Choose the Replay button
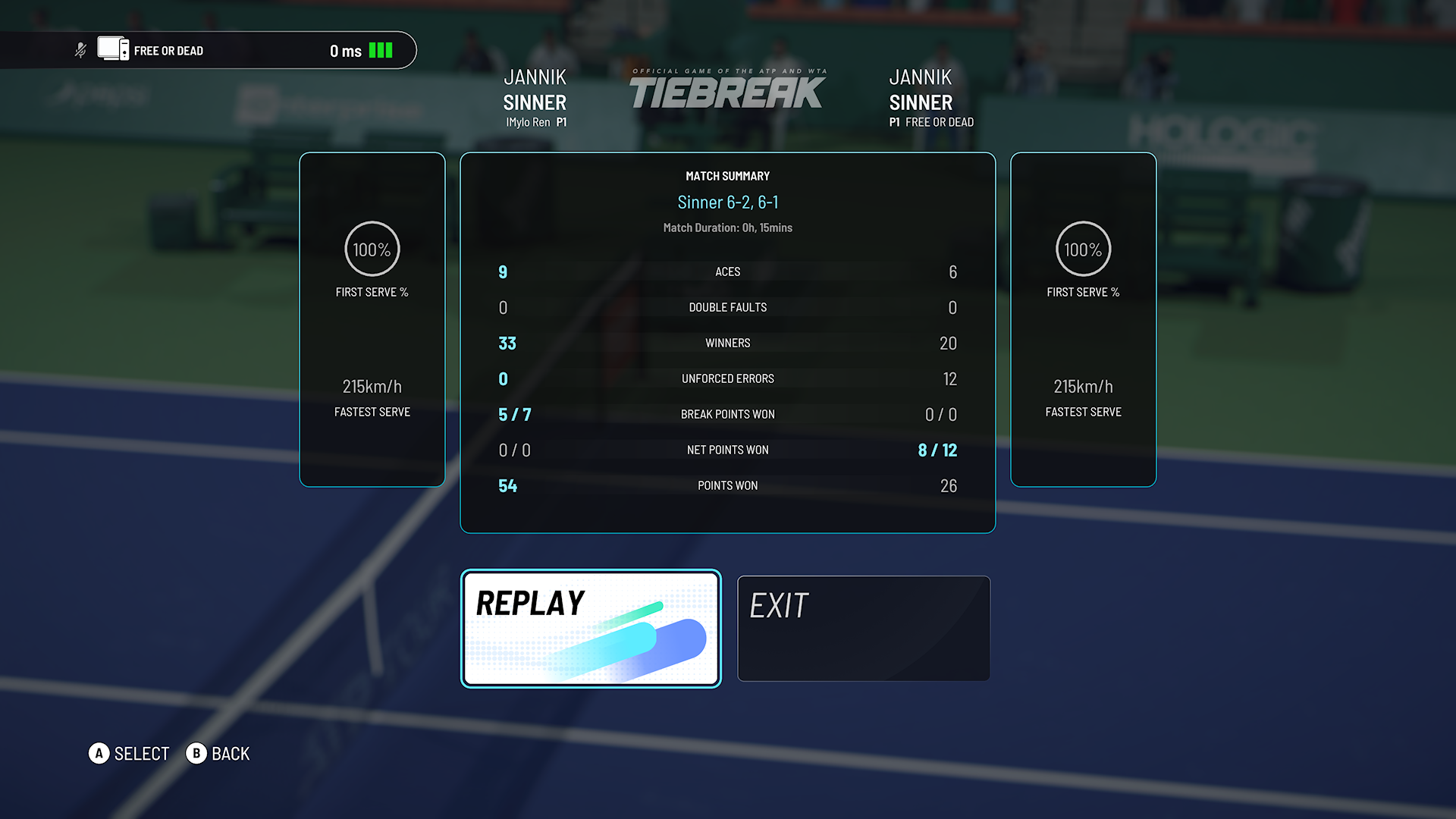Image resolution: width=1456 pixels, height=819 pixels. pyautogui.click(x=591, y=629)
